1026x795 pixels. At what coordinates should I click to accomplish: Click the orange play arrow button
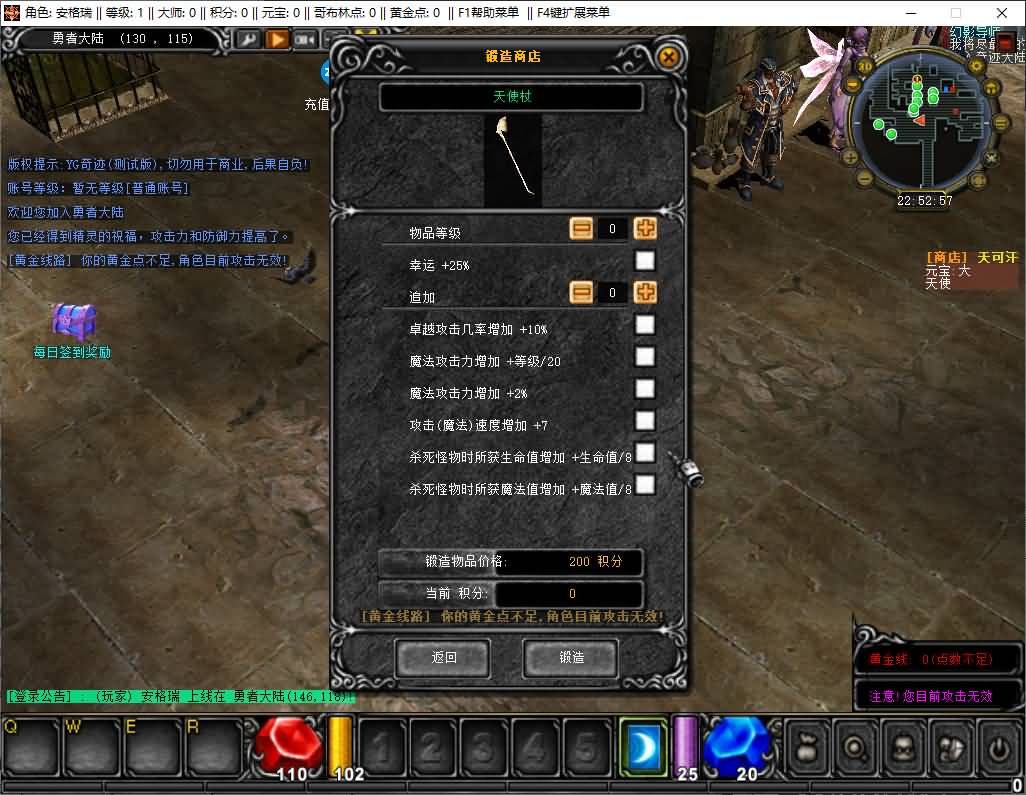[277, 39]
